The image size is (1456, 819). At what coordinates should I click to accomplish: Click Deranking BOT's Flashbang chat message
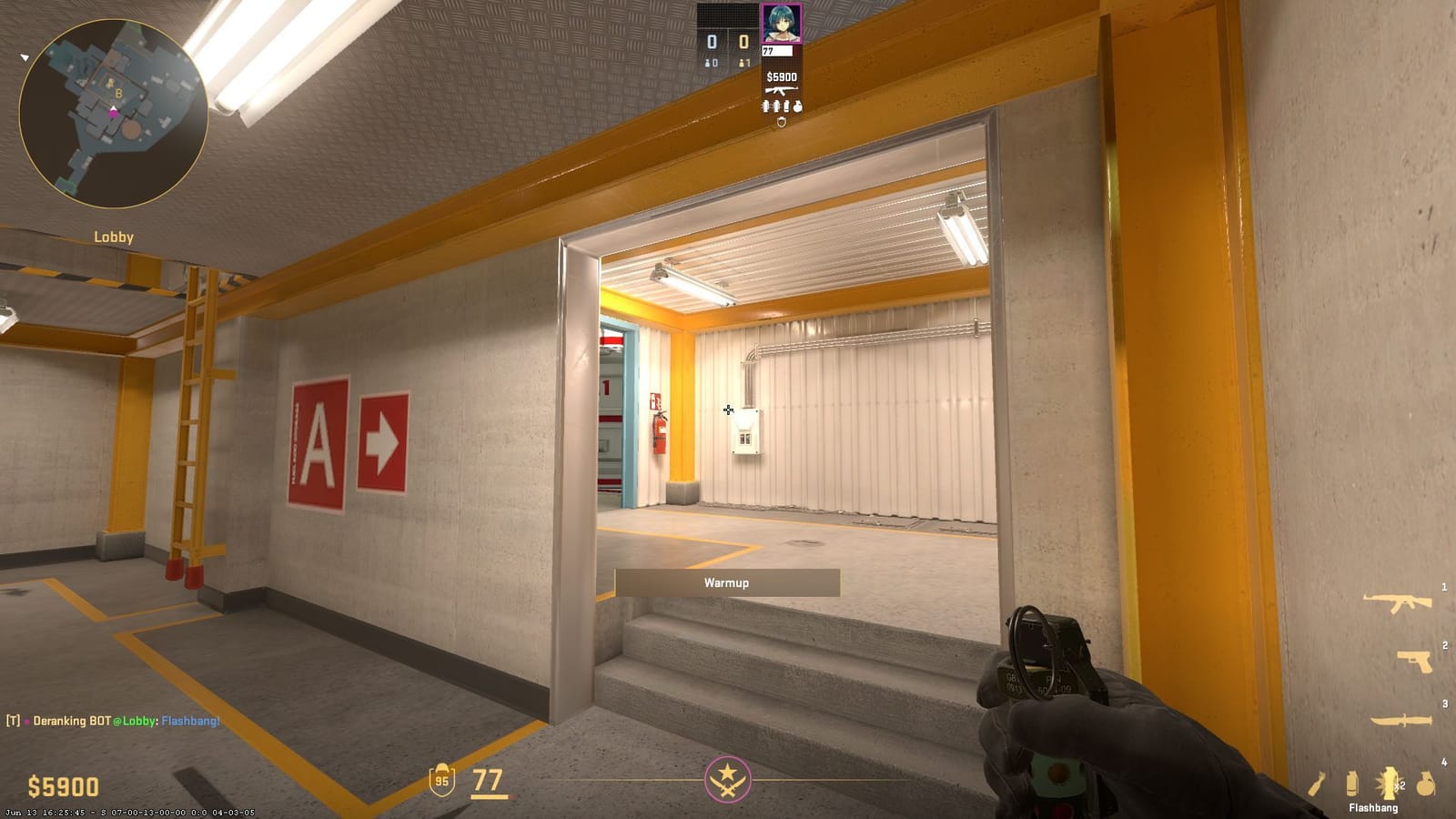[x=193, y=721]
